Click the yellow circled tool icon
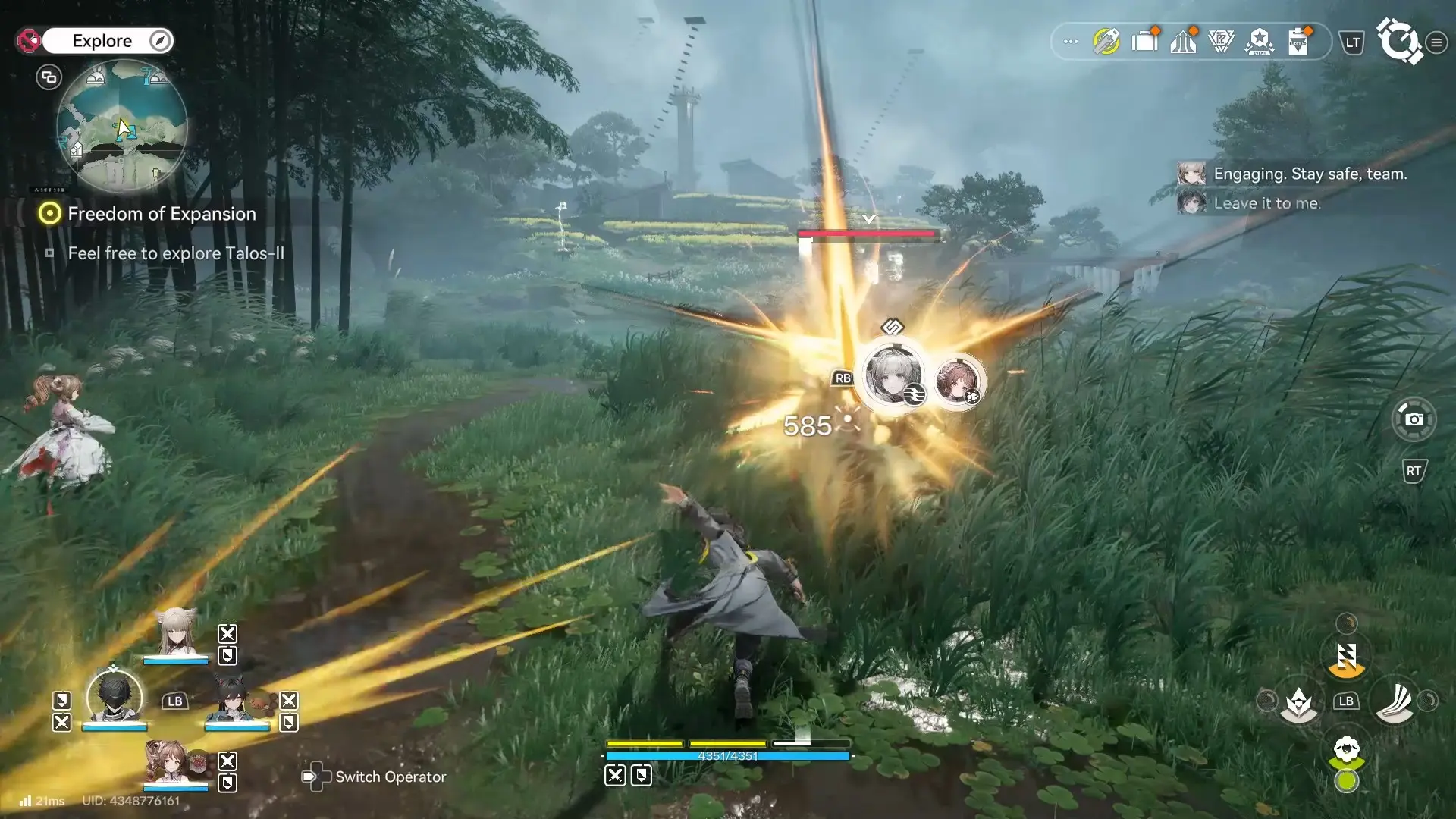 point(1106,41)
